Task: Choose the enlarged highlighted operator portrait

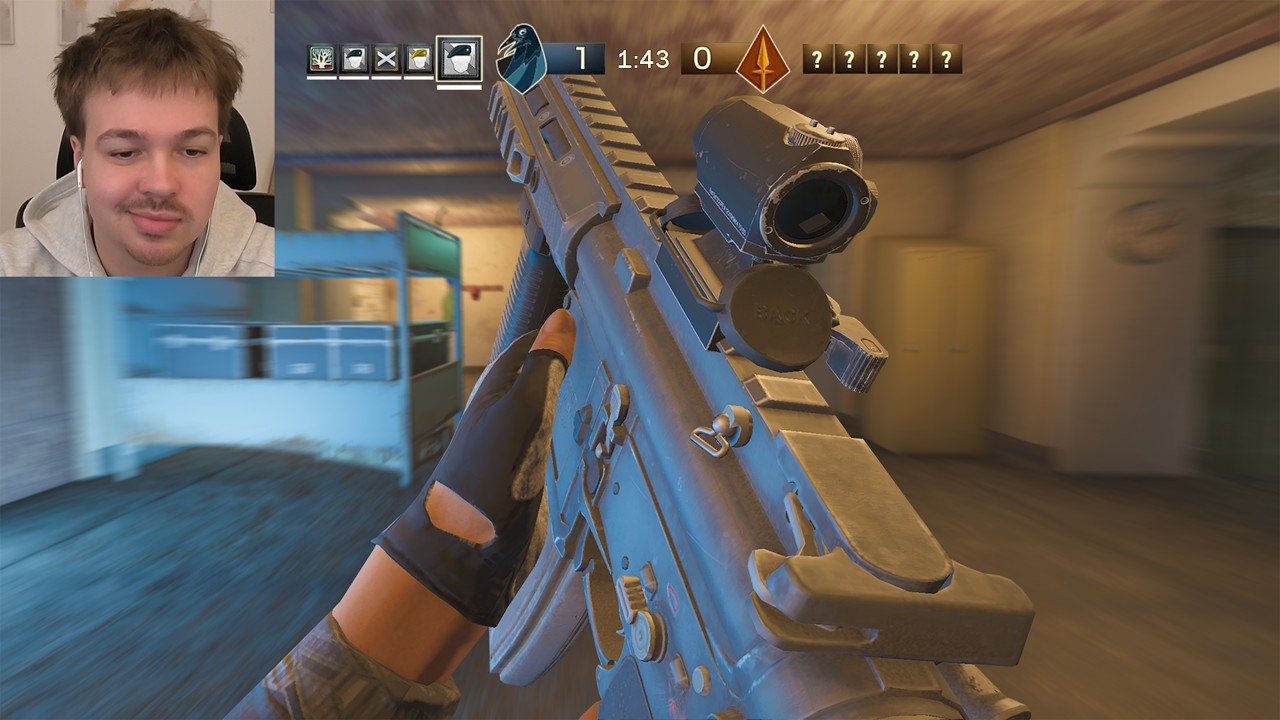Action: click(x=459, y=59)
